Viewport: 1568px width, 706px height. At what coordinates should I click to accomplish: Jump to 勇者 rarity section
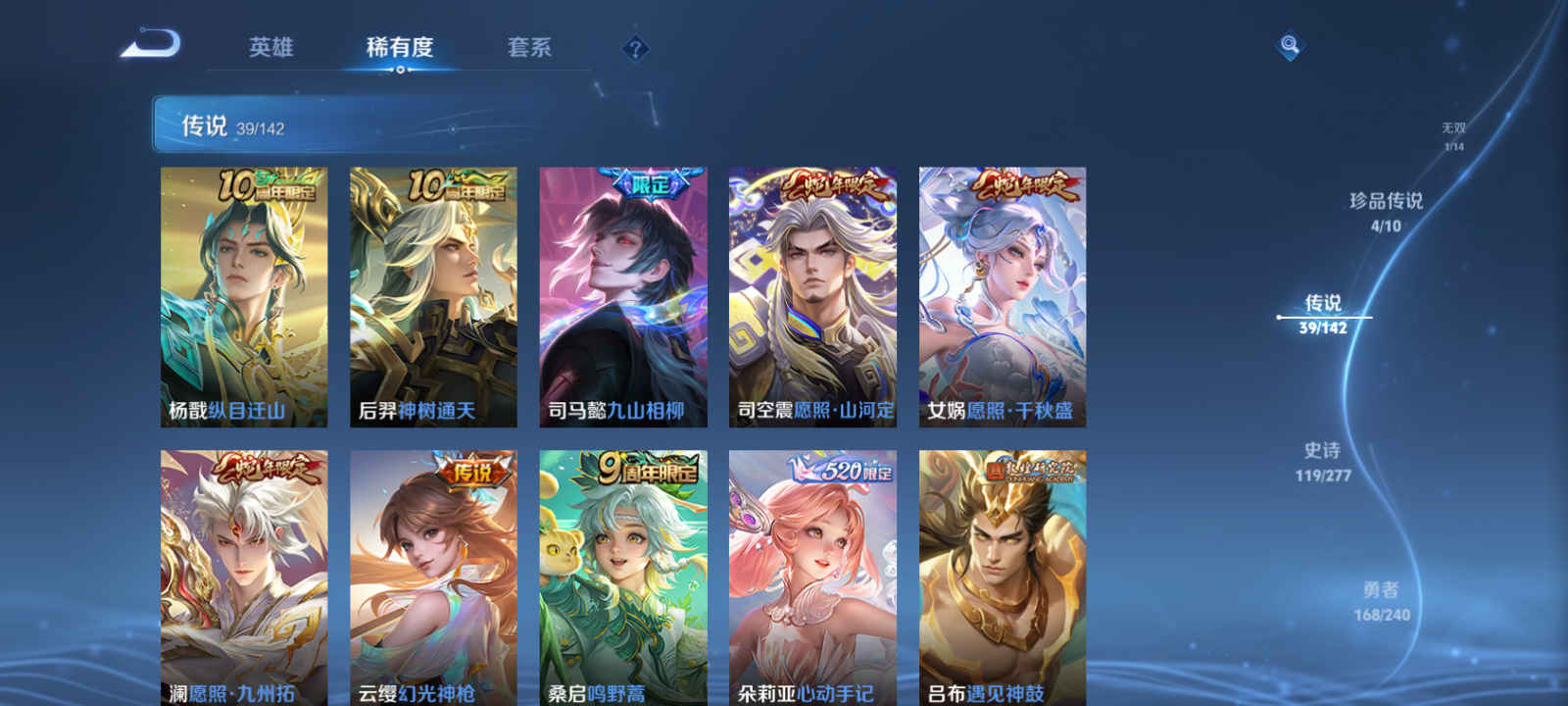(1385, 598)
